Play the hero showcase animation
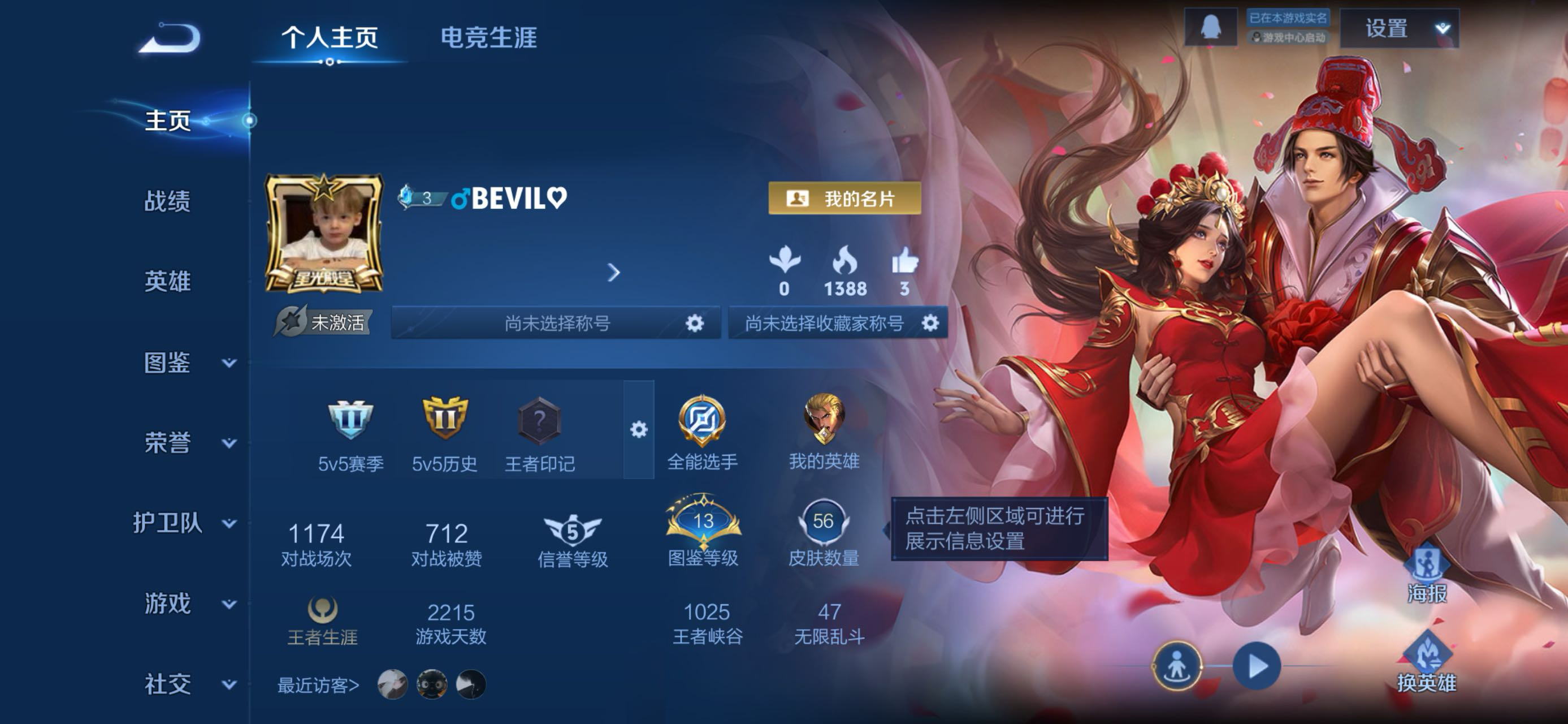This screenshot has height=724, width=1568. pyautogui.click(x=1257, y=666)
